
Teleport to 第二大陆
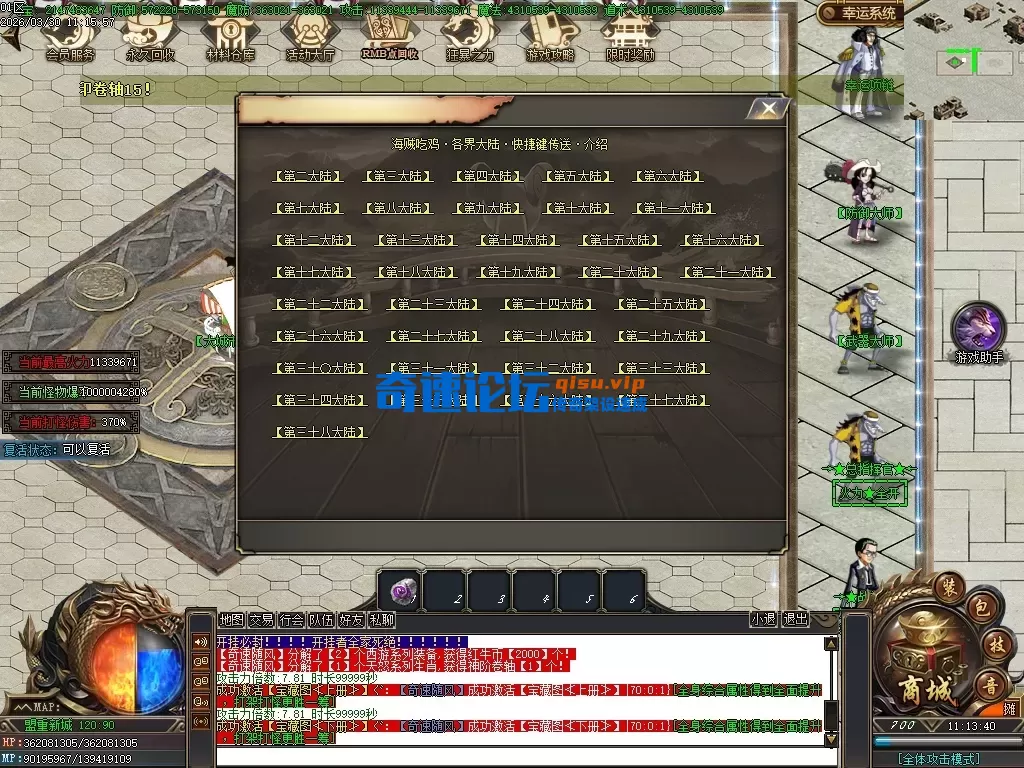(x=307, y=176)
